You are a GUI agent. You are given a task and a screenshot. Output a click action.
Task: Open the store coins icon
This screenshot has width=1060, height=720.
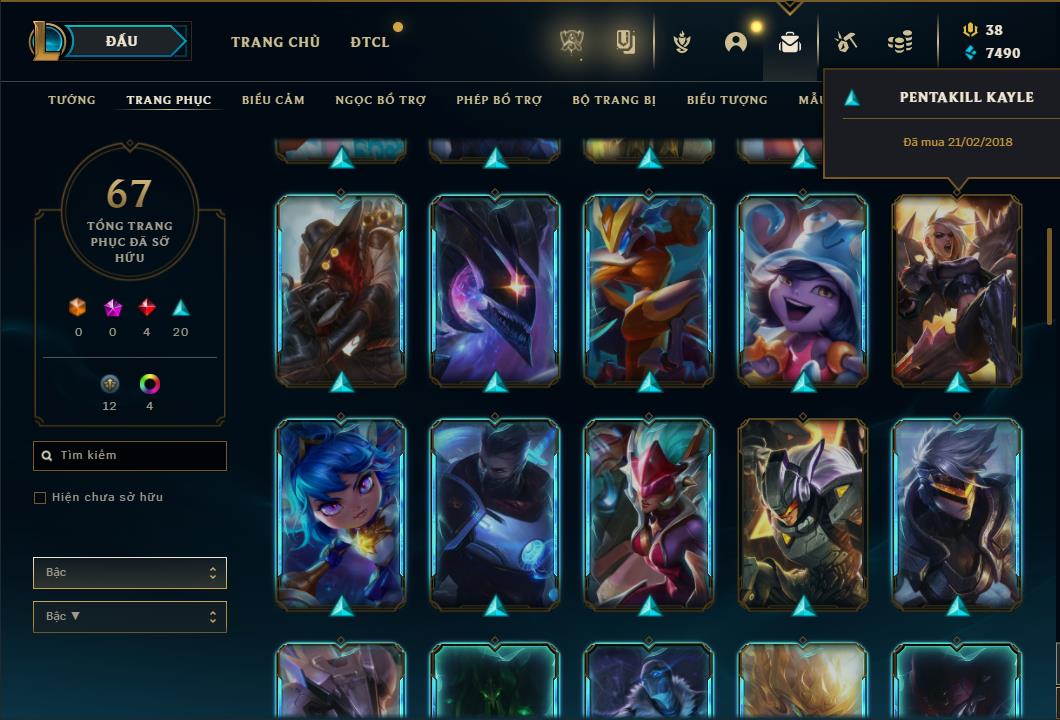[900, 42]
